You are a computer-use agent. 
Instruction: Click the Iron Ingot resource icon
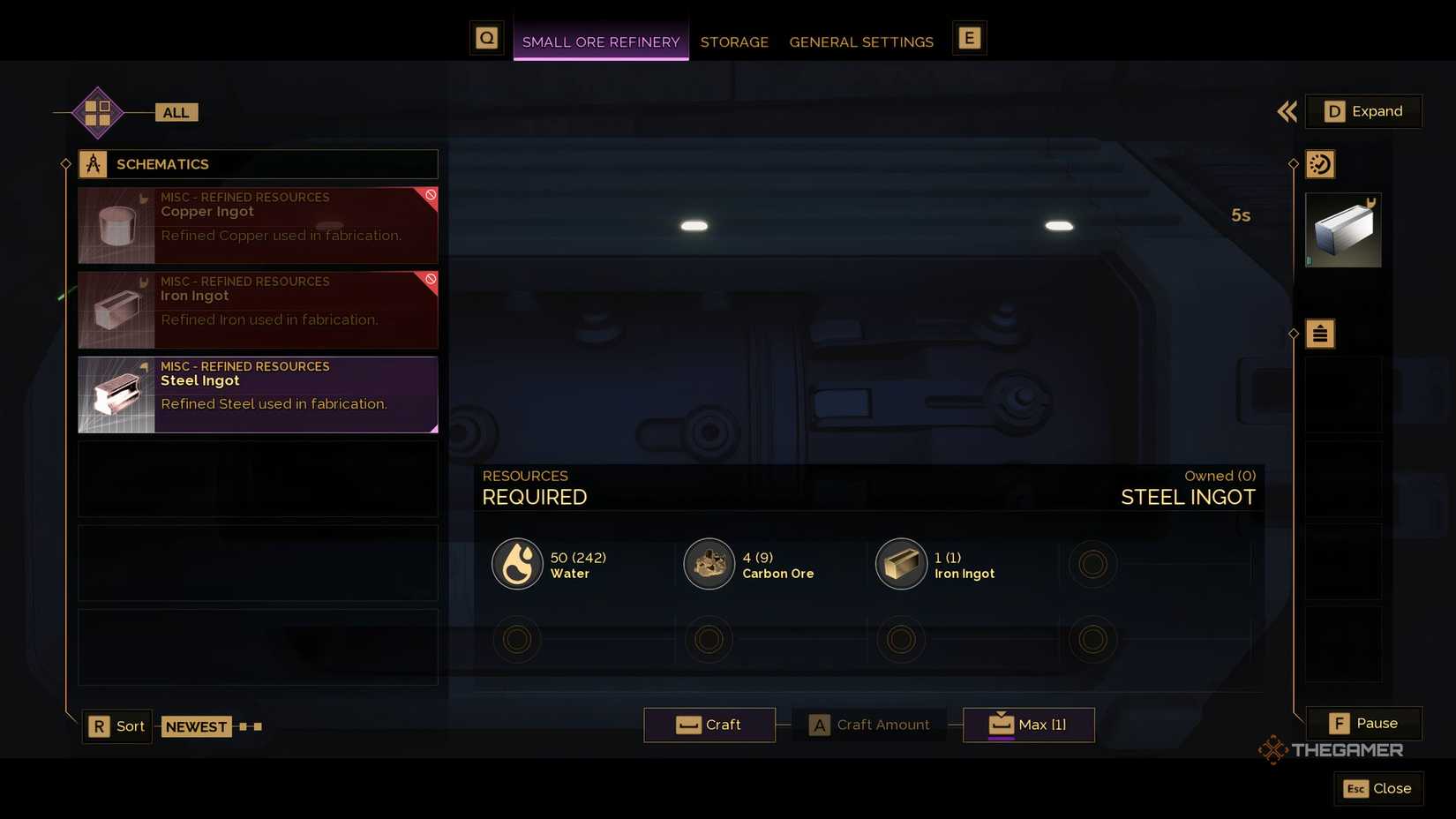click(x=900, y=563)
